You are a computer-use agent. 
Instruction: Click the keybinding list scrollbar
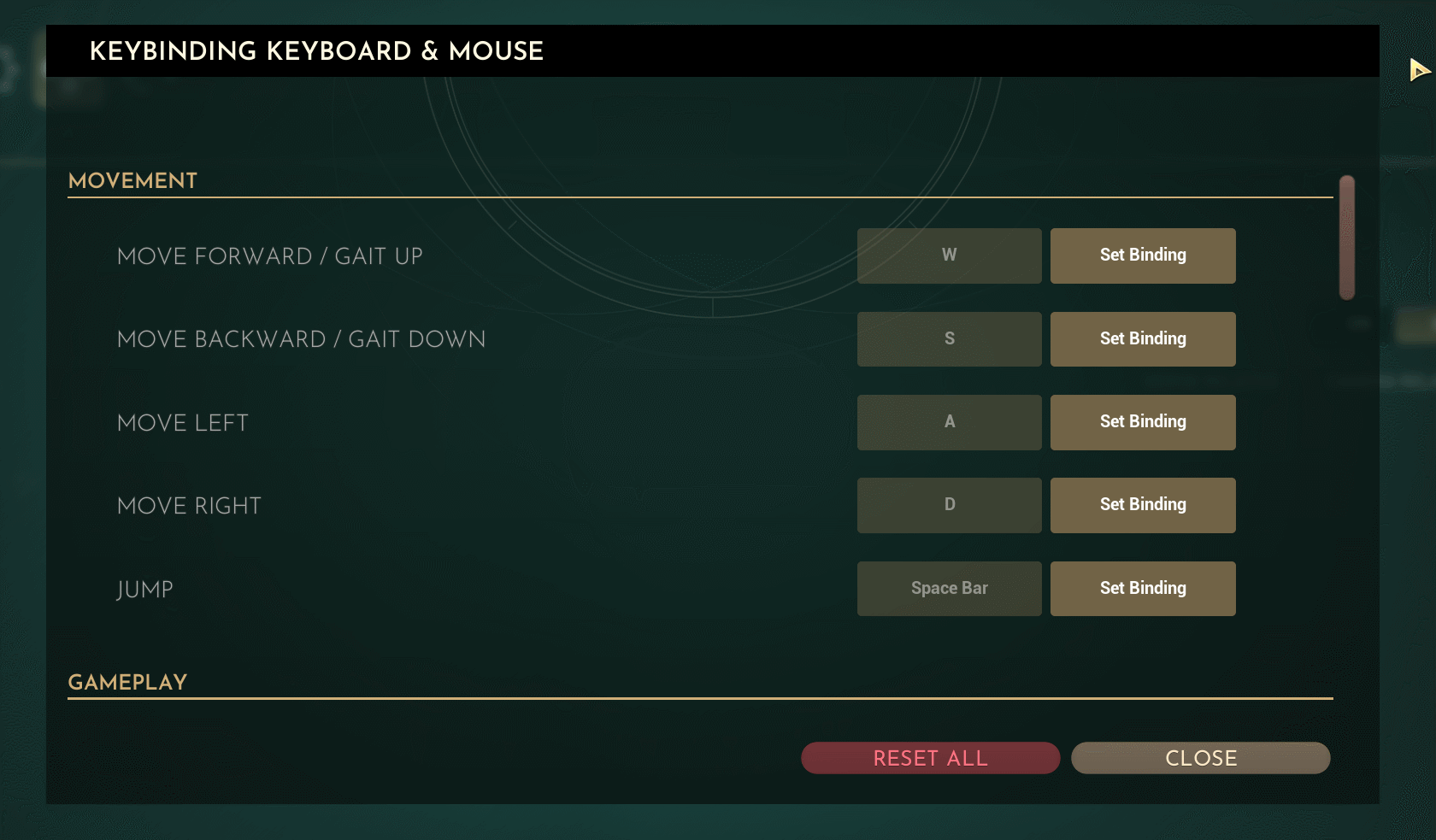tap(1347, 238)
